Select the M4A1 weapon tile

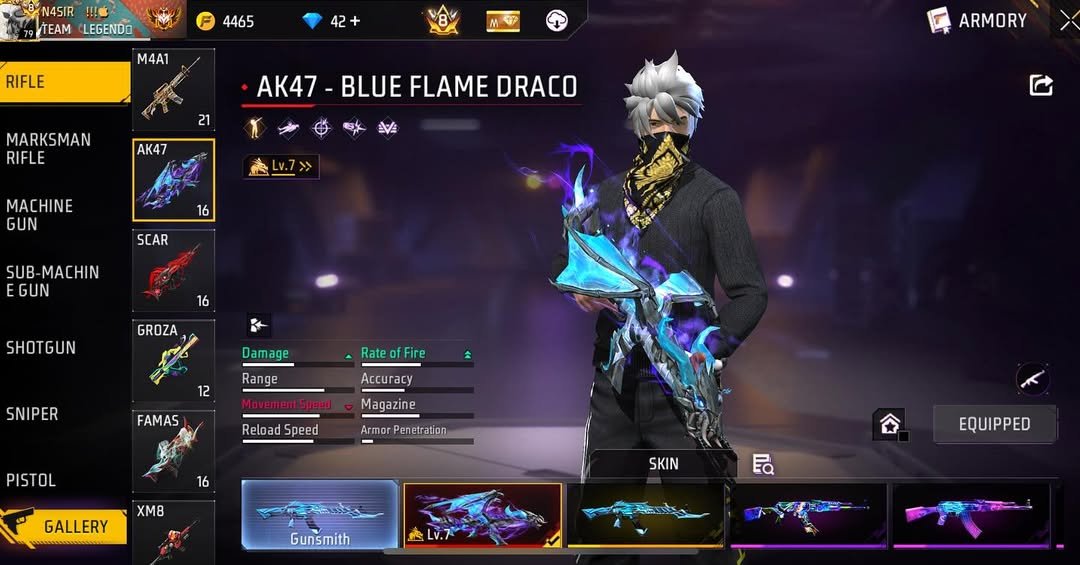click(173, 89)
